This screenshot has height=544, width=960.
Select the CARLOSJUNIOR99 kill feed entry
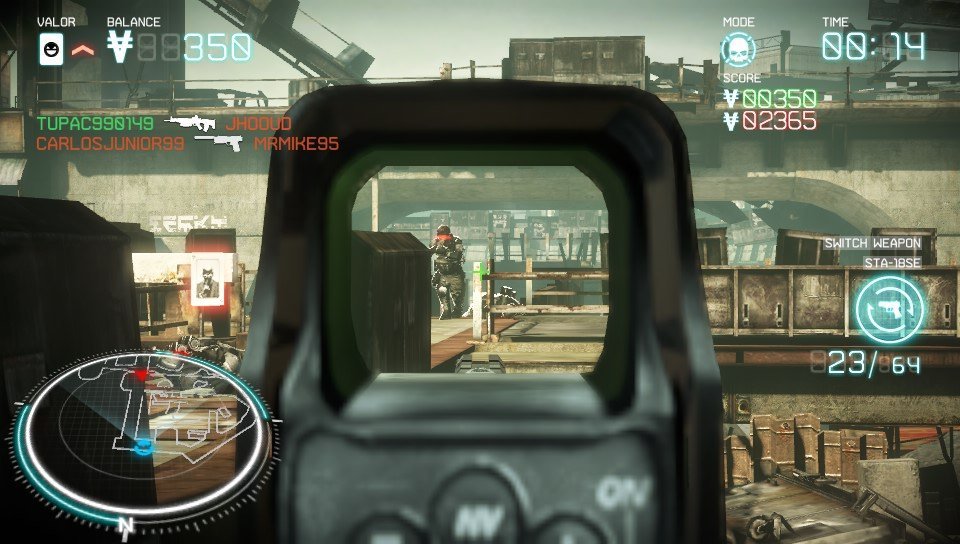click(110, 144)
